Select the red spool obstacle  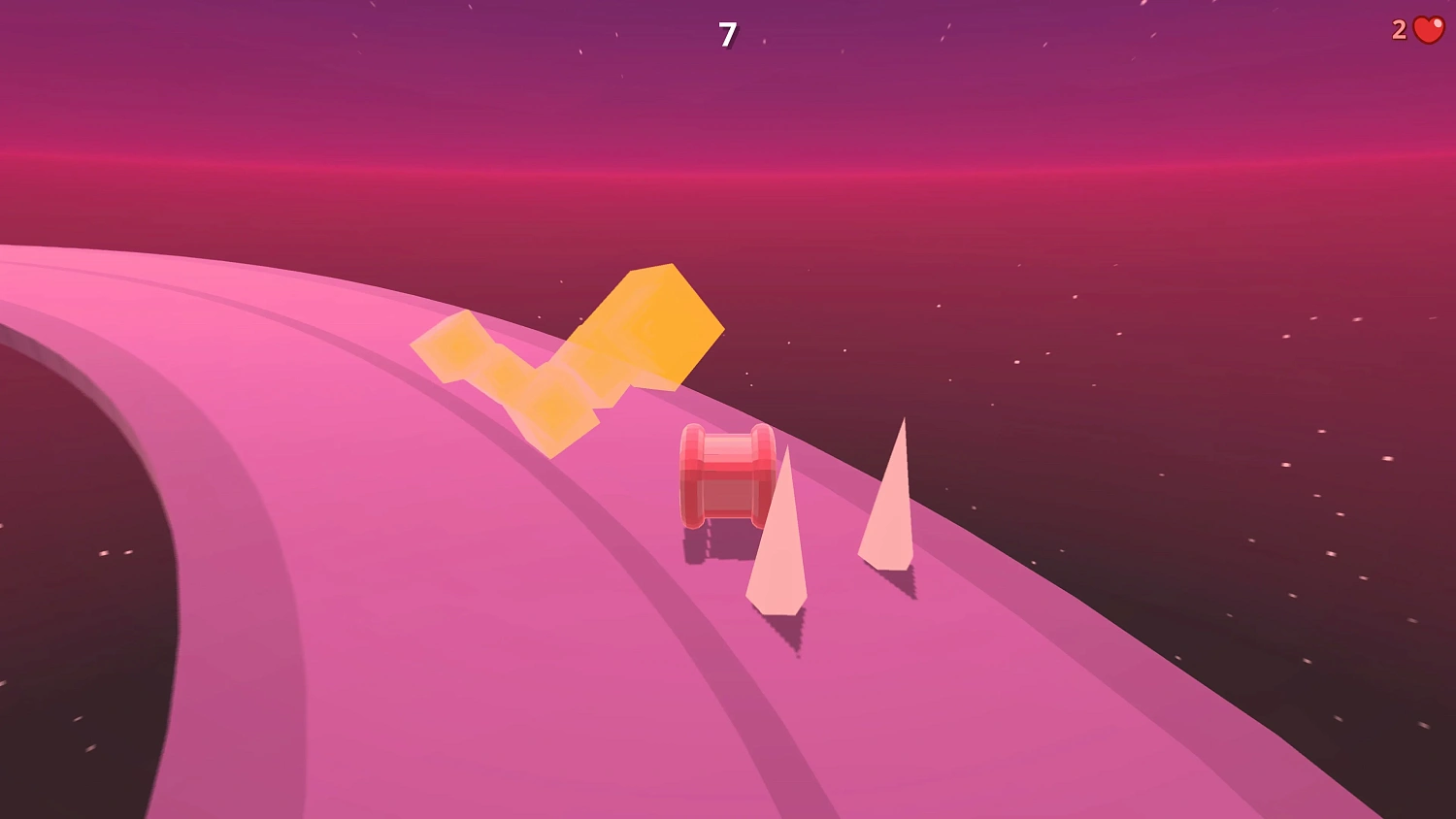[x=728, y=475]
